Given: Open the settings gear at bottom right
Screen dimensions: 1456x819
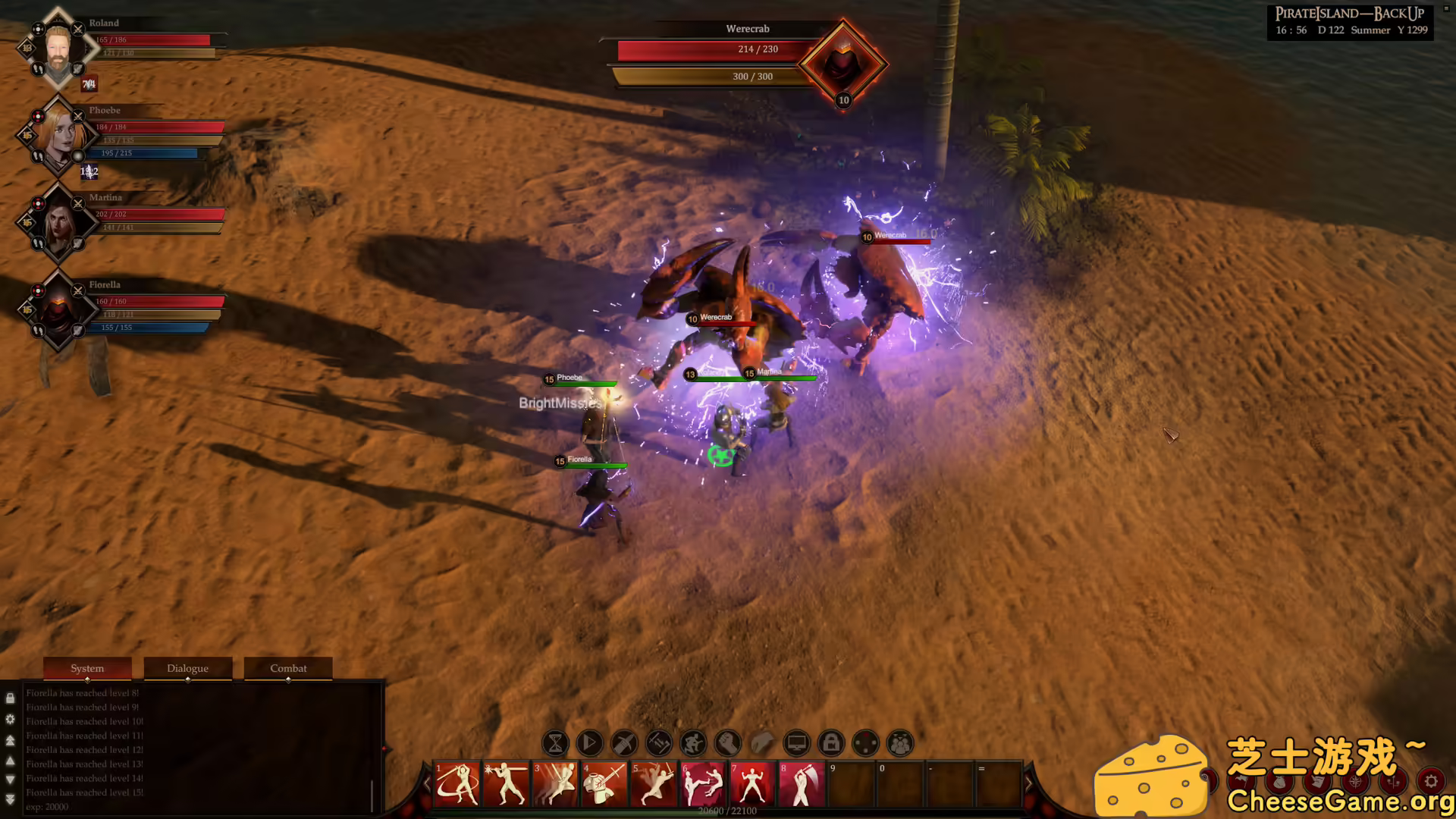Looking at the screenshot, I should (x=1432, y=781).
